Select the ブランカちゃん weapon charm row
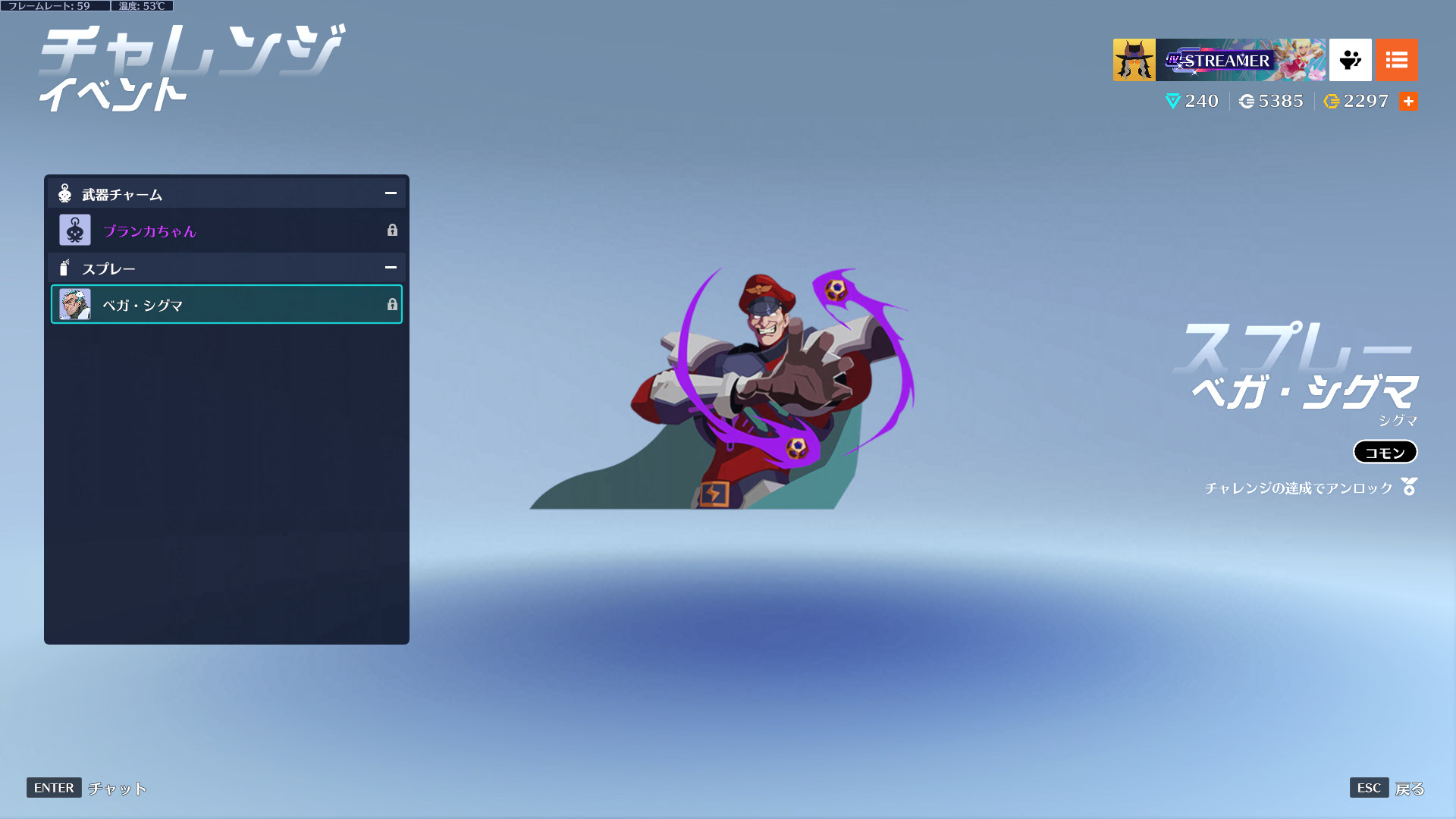1456x819 pixels. coord(226,231)
